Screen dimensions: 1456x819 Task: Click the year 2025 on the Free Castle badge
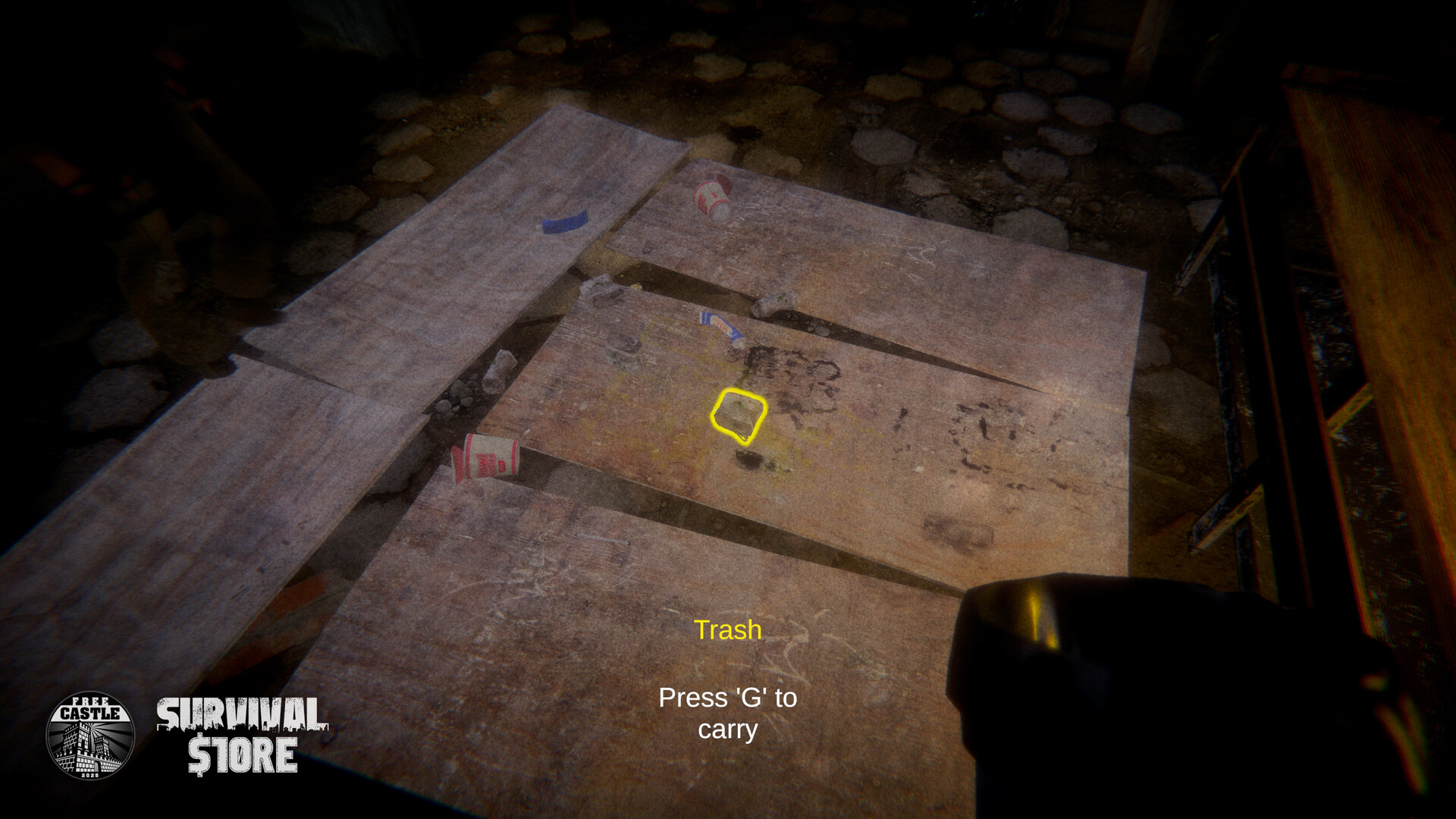coord(89,776)
